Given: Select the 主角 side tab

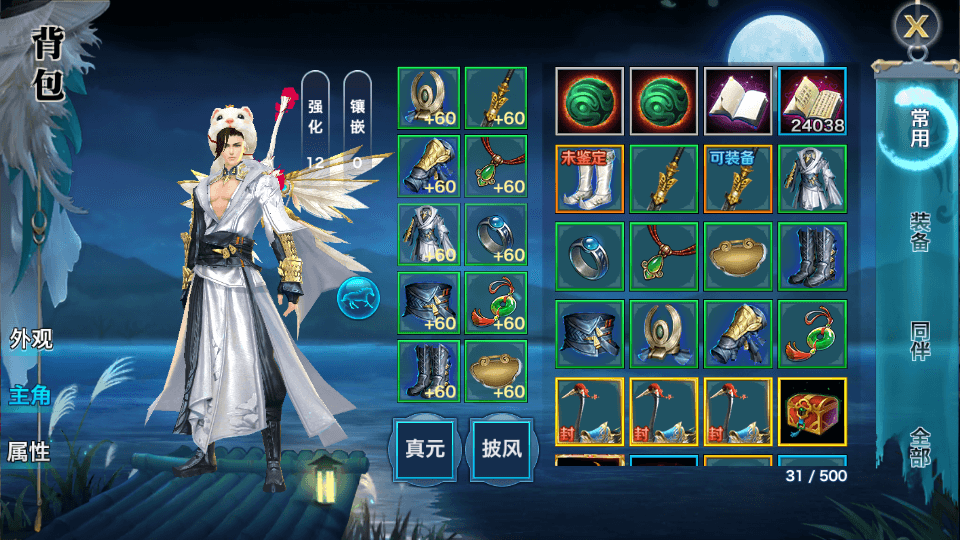Looking at the screenshot, I should tap(30, 395).
